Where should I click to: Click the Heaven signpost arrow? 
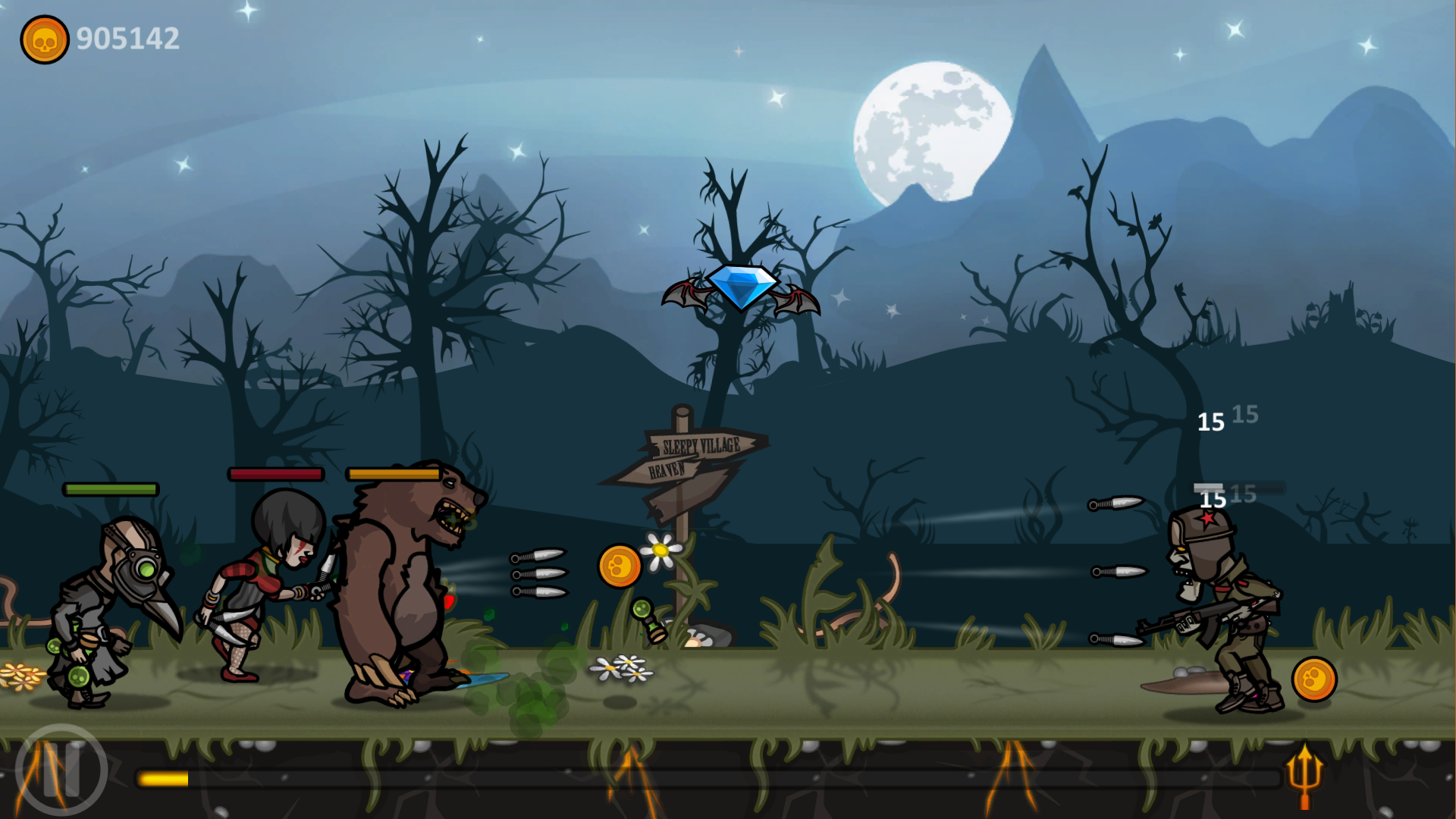click(667, 472)
